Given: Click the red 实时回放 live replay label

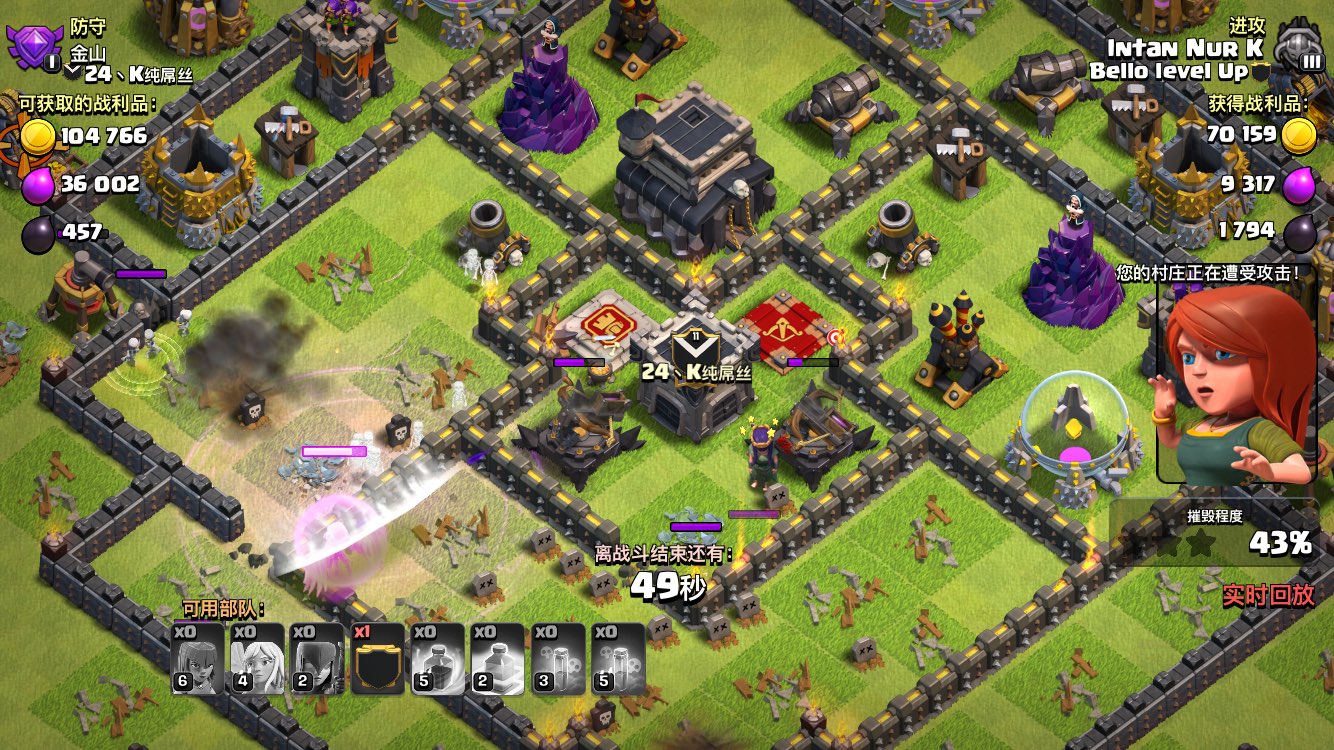Looking at the screenshot, I should [x=1267, y=595].
